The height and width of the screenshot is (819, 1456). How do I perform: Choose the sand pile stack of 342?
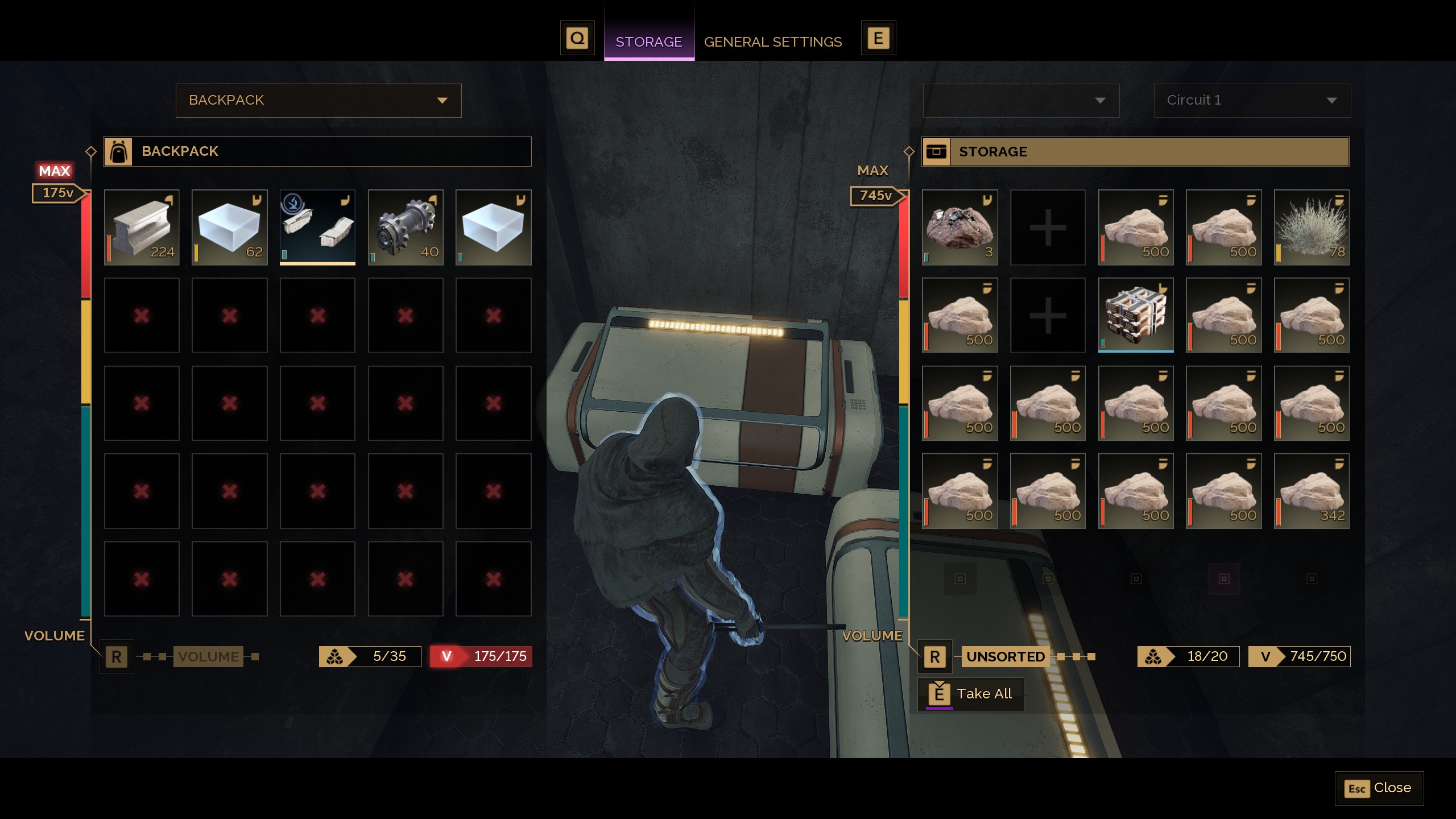click(x=1312, y=491)
